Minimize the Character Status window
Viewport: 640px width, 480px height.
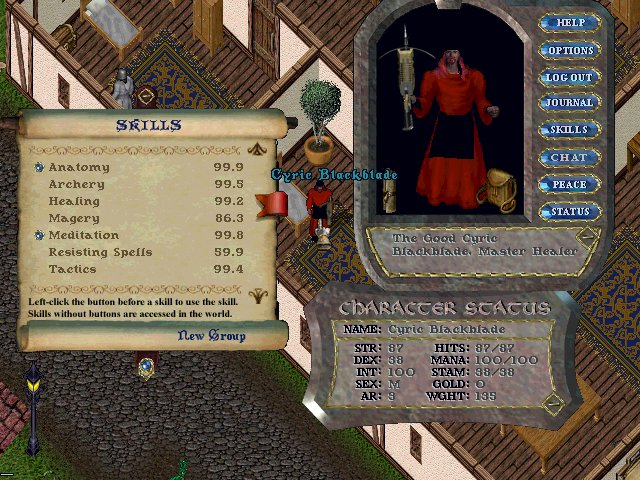[553, 403]
